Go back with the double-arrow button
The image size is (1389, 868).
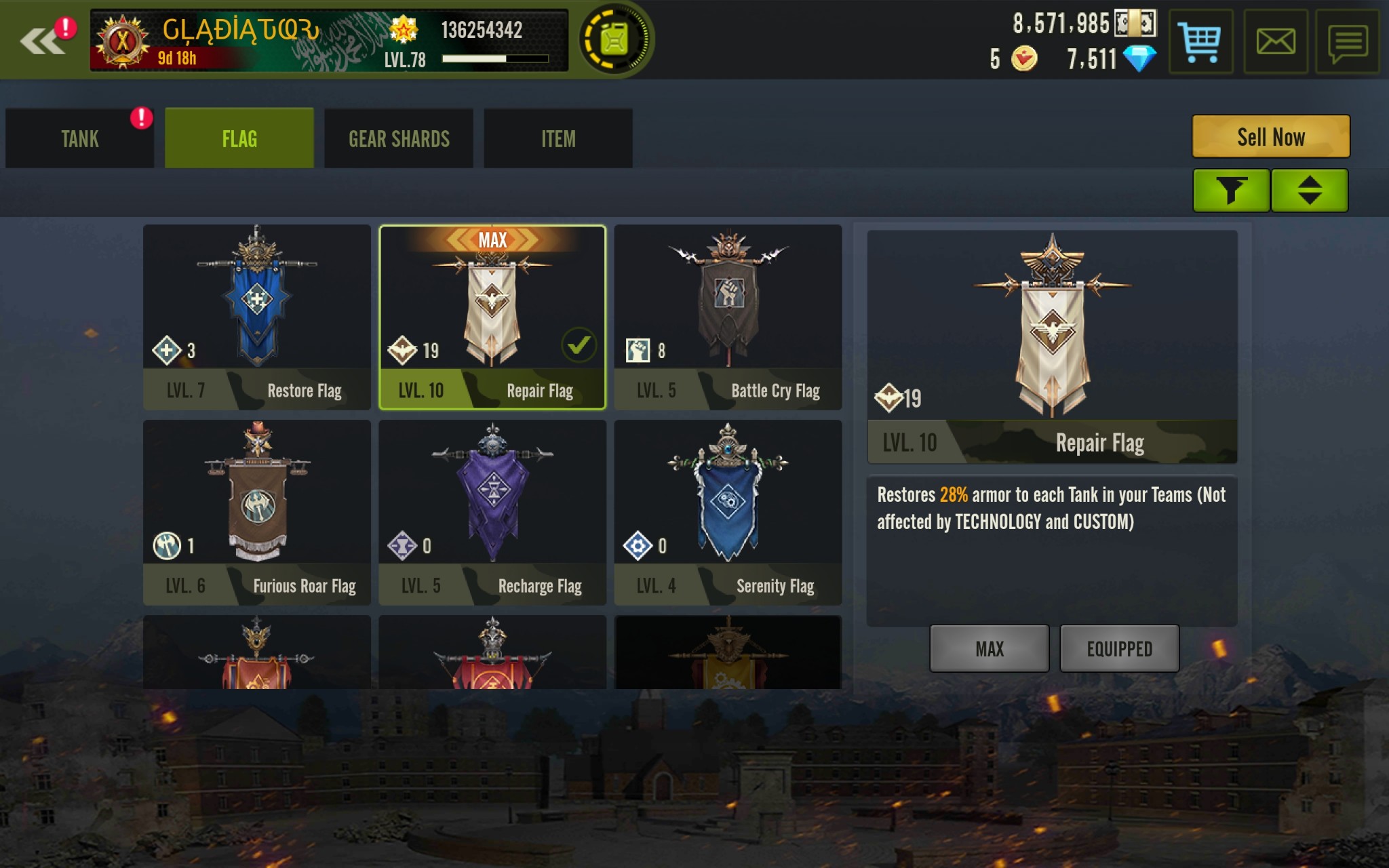42,41
